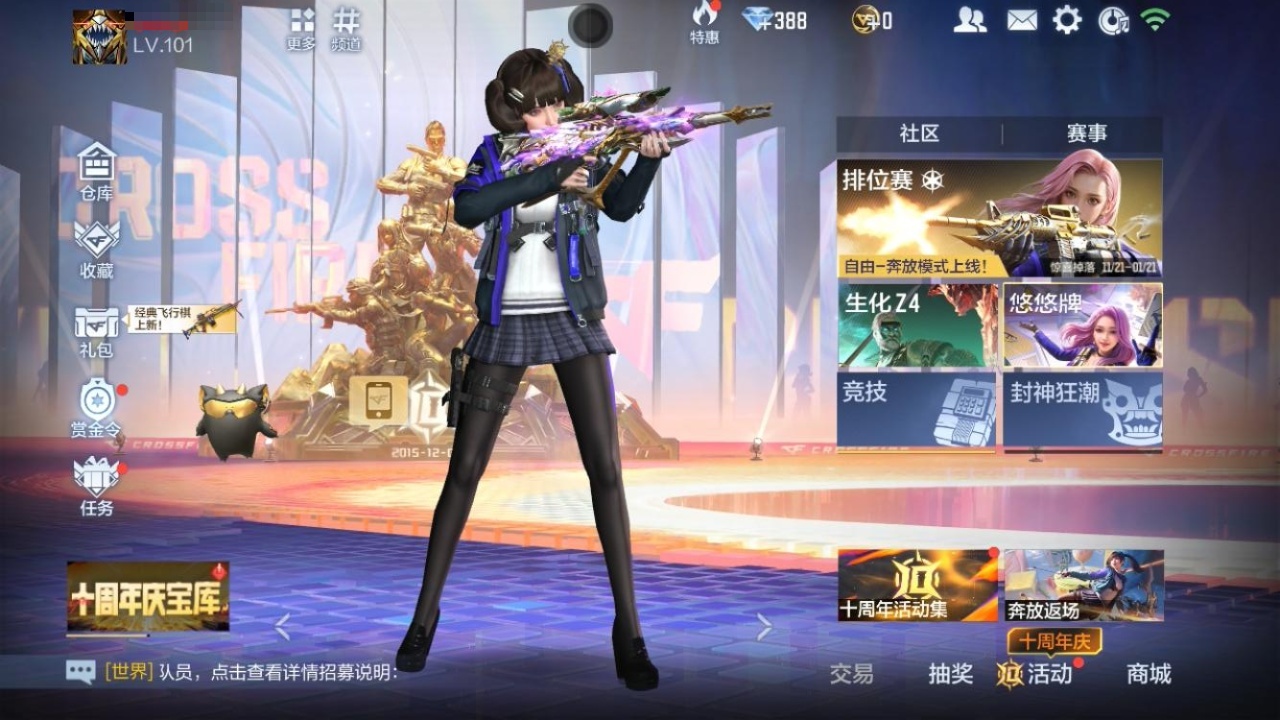Select the 排位赛 ranked match mode
Viewport: 1280px width, 720px height.
(x=999, y=218)
